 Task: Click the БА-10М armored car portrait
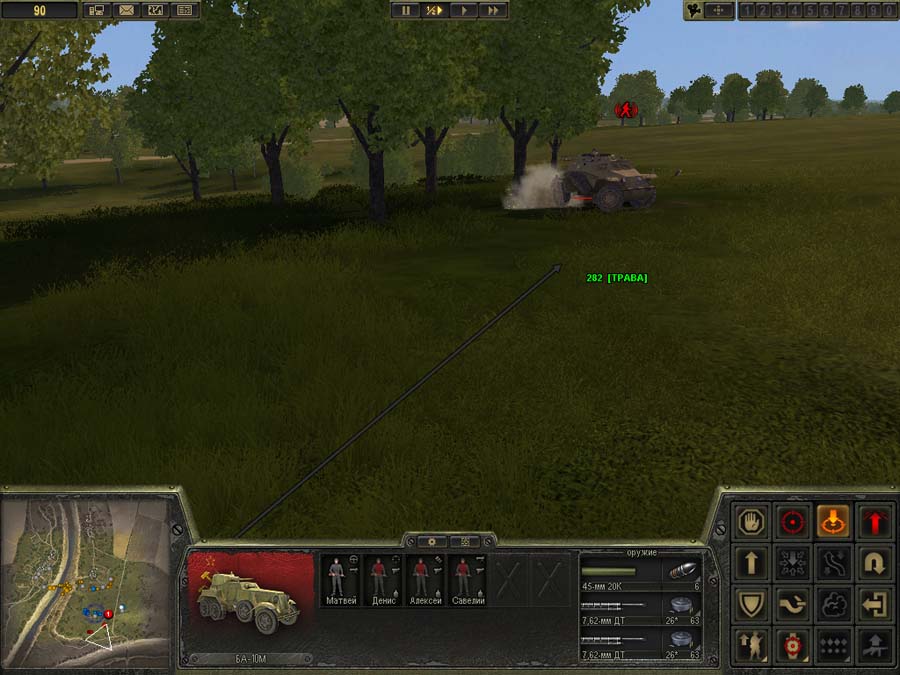click(x=250, y=600)
